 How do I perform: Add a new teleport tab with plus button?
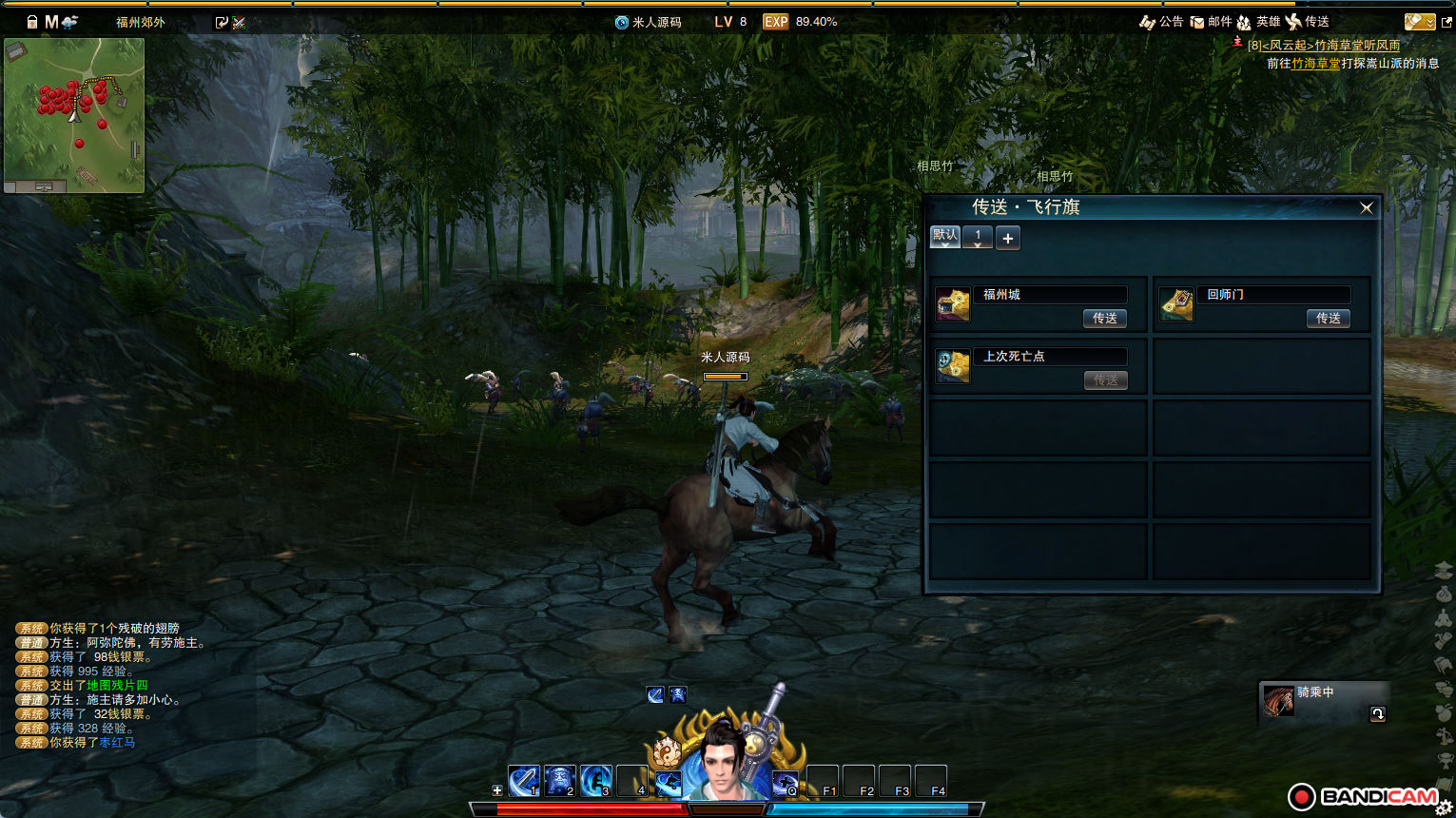pyautogui.click(x=1008, y=238)
